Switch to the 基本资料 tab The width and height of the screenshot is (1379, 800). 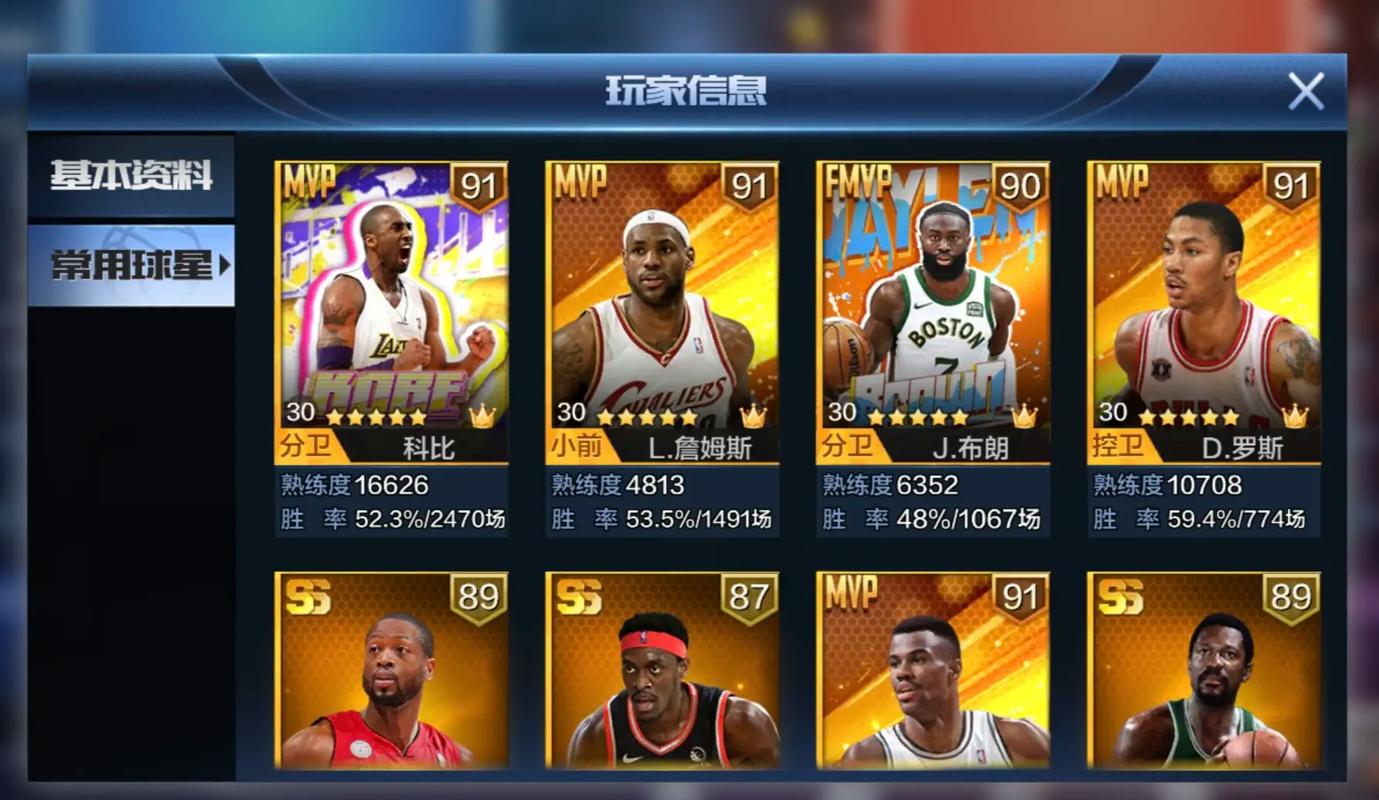(x=130, y=176)
